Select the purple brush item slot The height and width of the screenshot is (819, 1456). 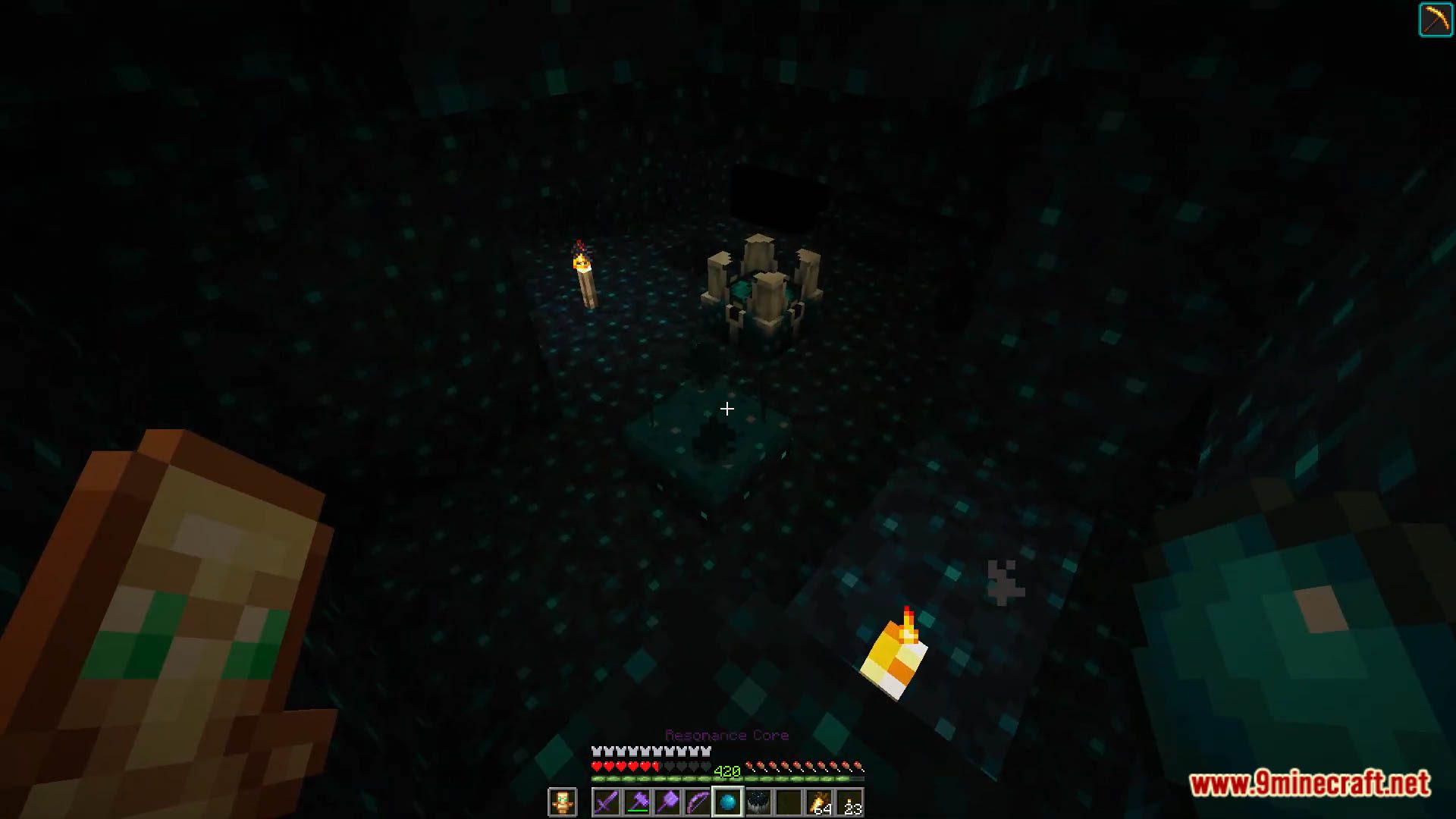(668, 802)
